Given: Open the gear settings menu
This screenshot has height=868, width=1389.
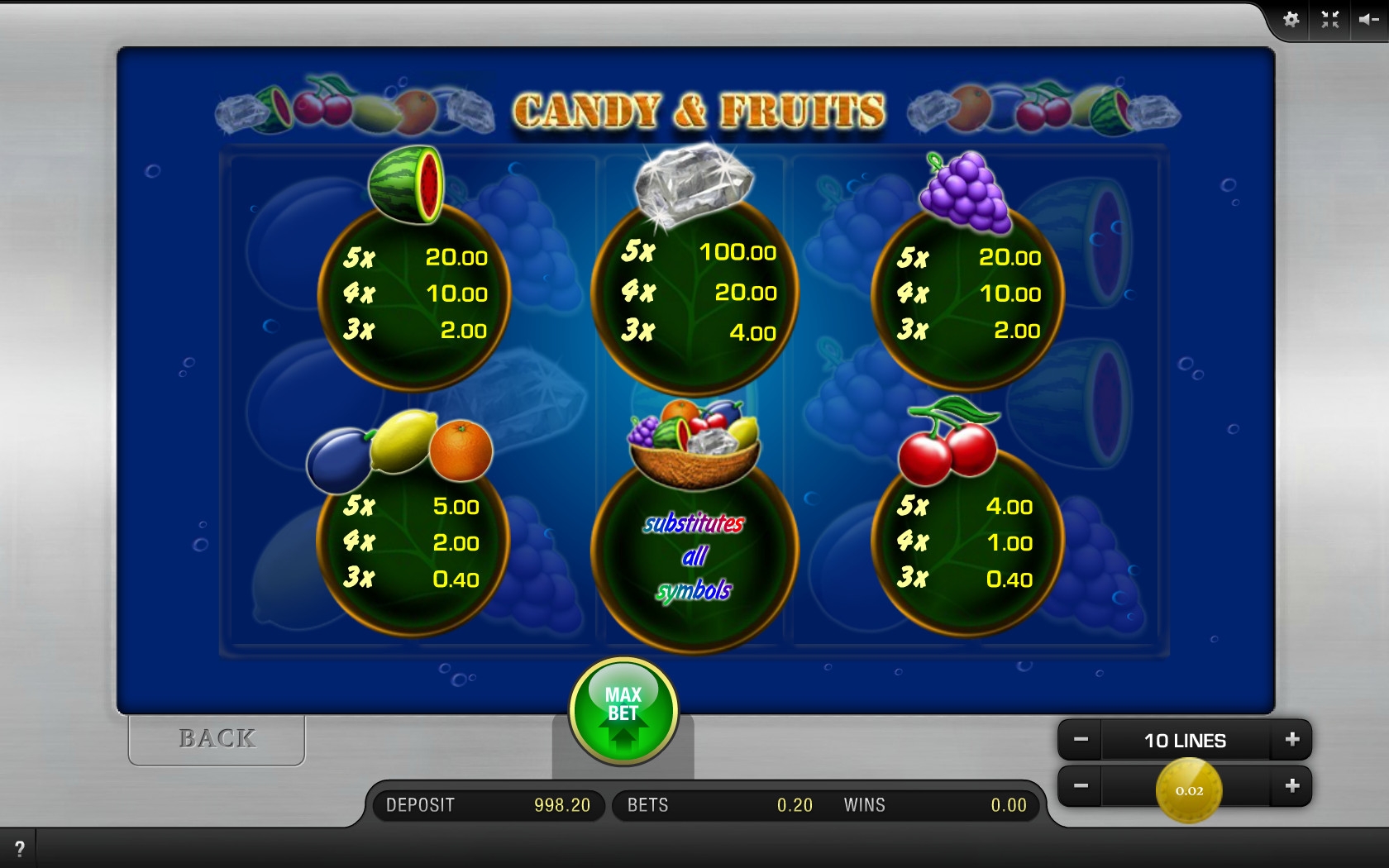Looking at the screenshot, I should pos(1291,20).
